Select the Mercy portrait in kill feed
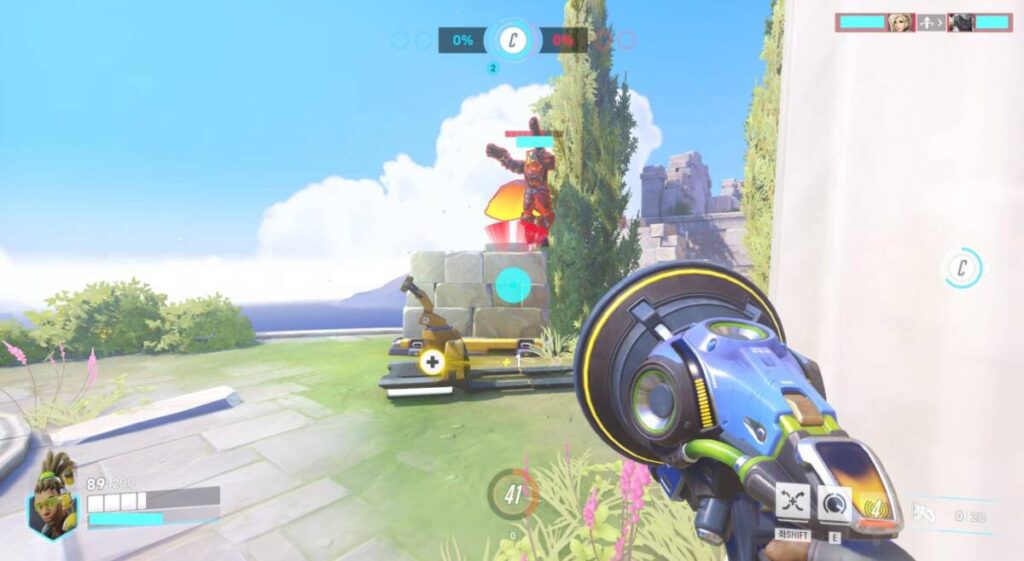 coord(900,22)
